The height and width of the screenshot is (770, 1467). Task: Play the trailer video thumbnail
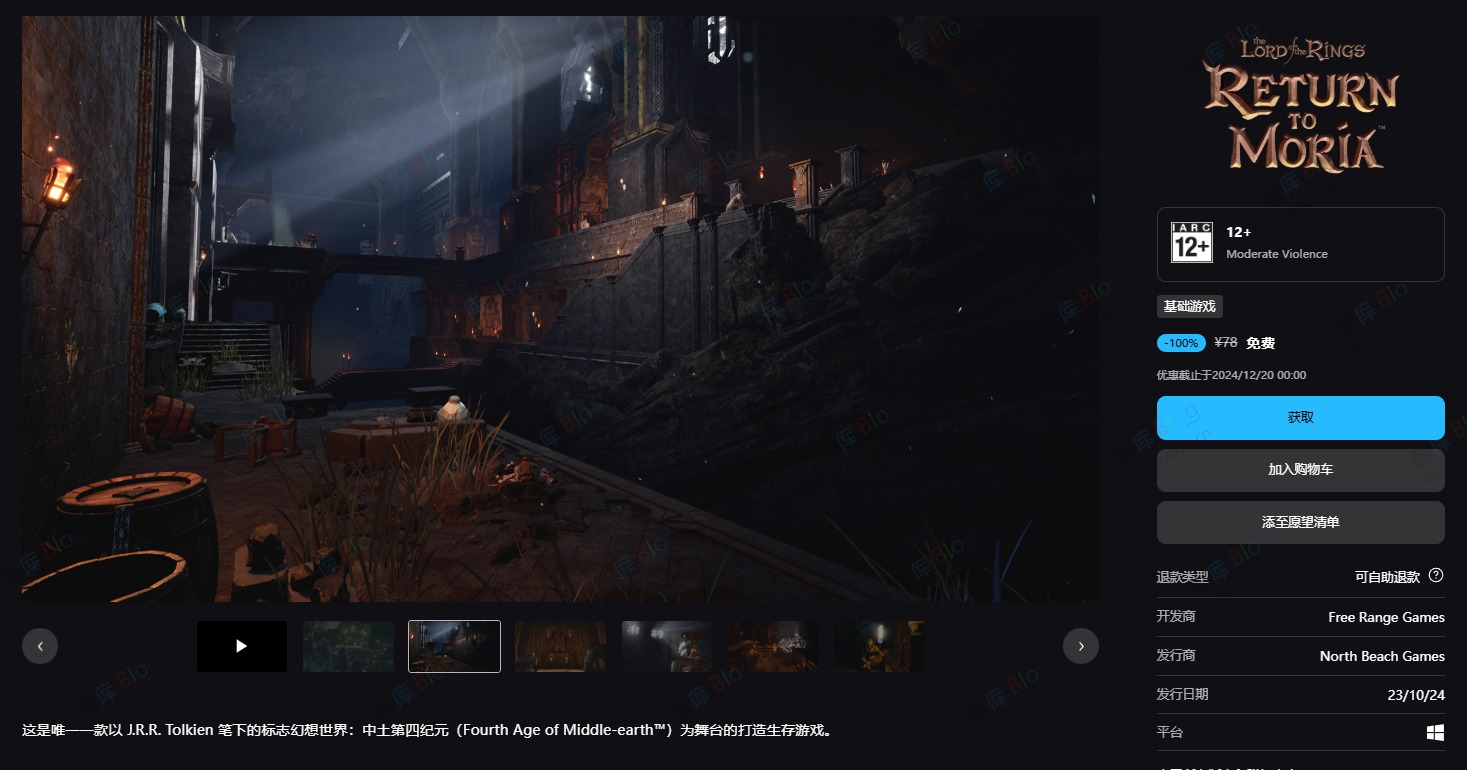click(242, 646)
